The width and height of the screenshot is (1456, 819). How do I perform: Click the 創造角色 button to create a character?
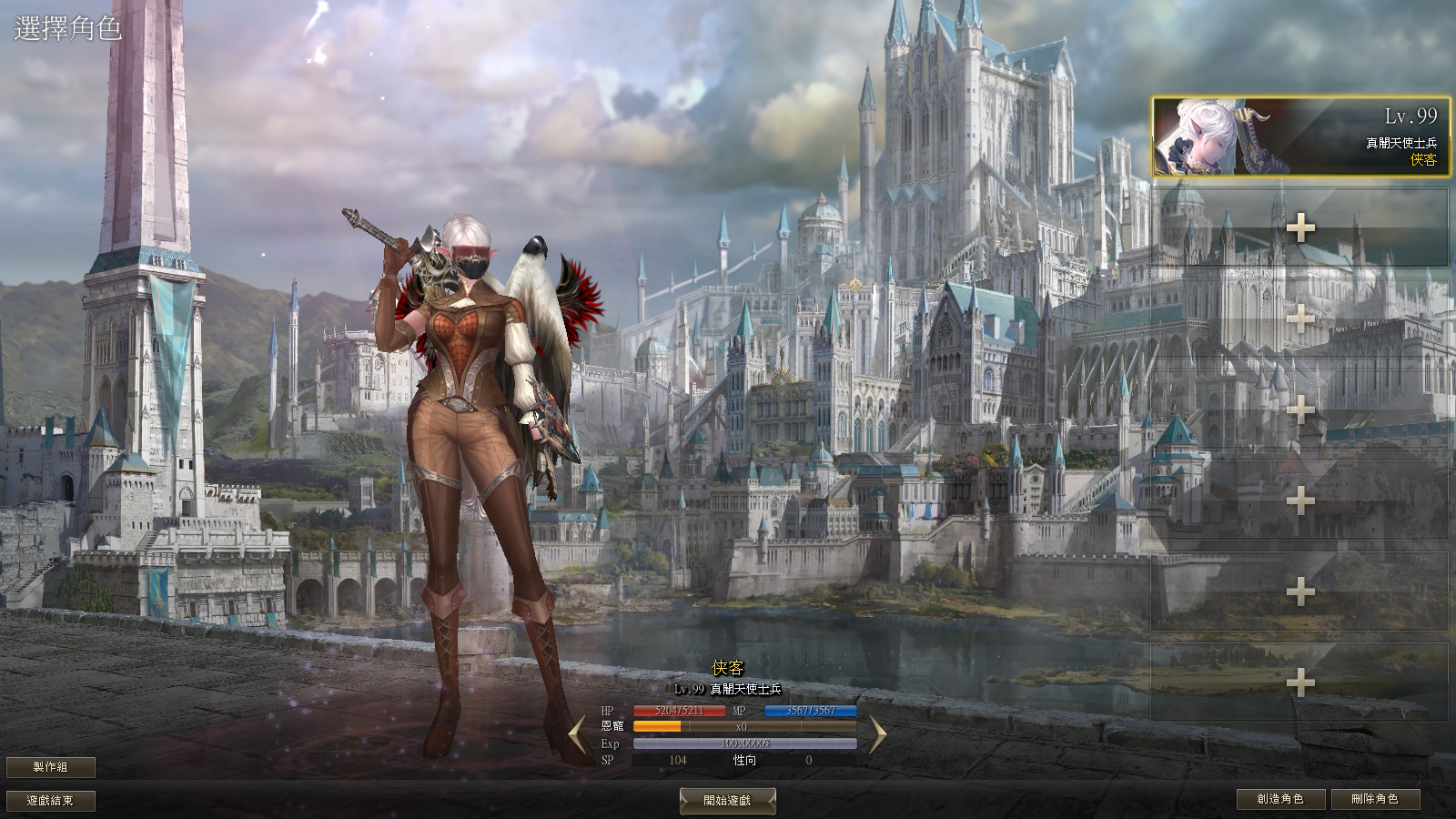1282,799
